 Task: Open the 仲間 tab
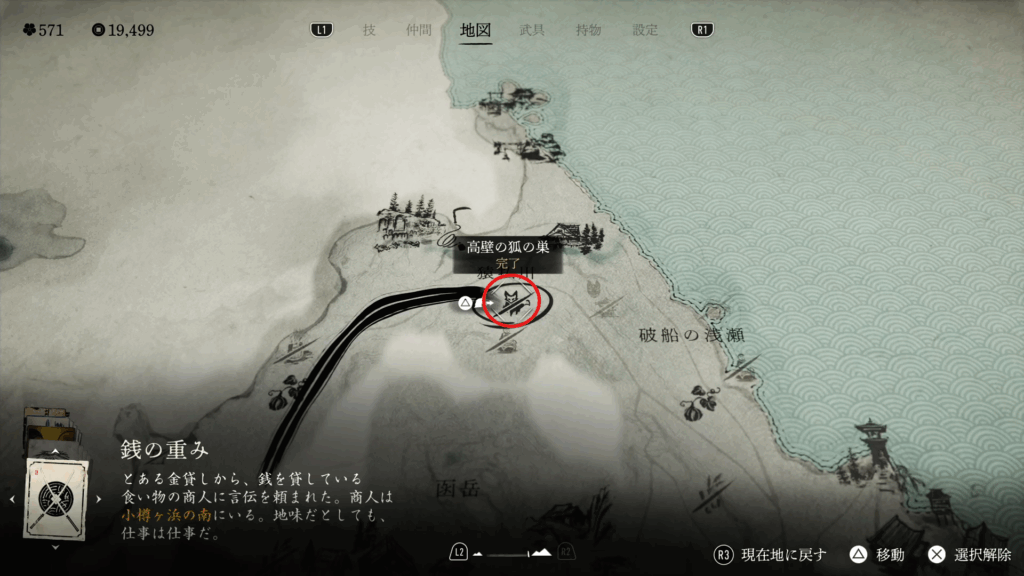point(419,30)
